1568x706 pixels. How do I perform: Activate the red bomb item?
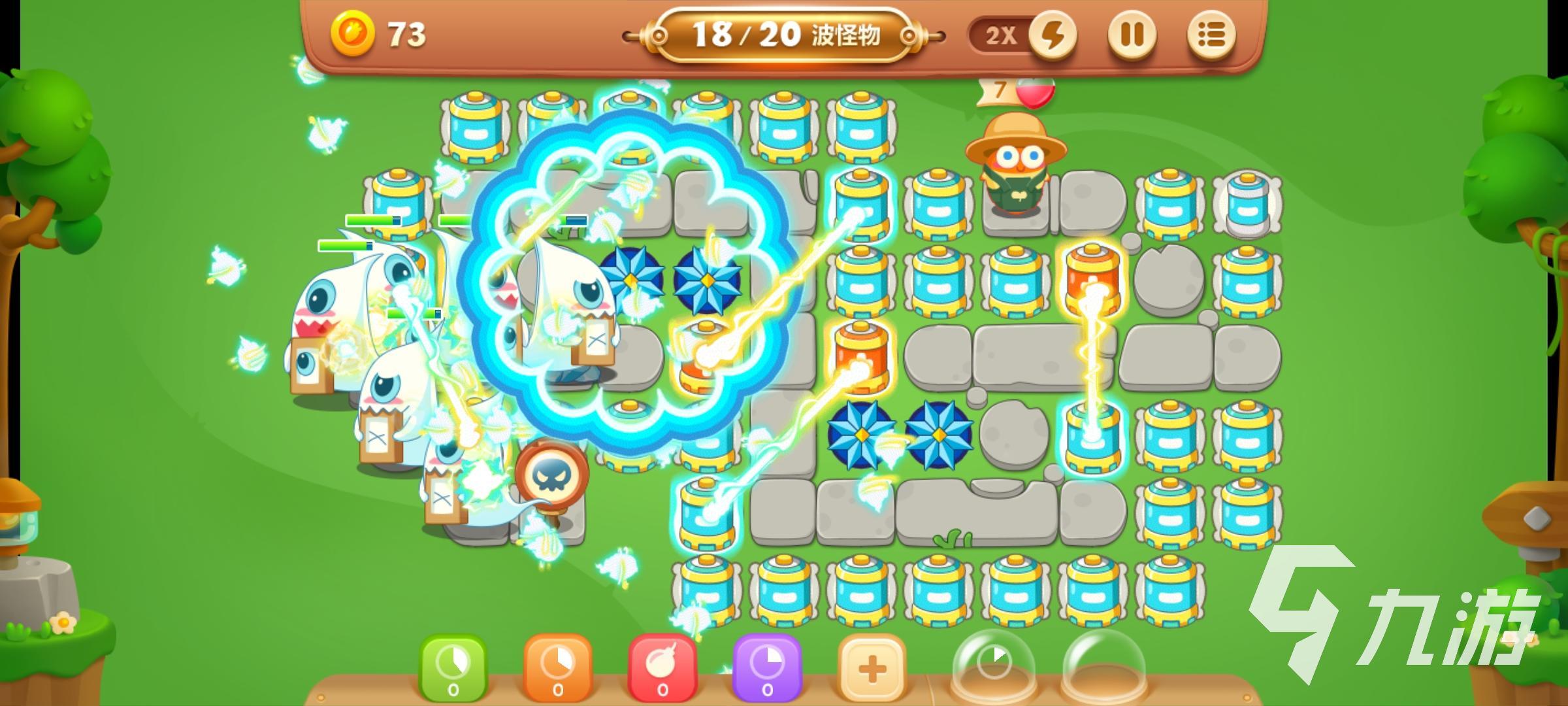pos(662,668)
